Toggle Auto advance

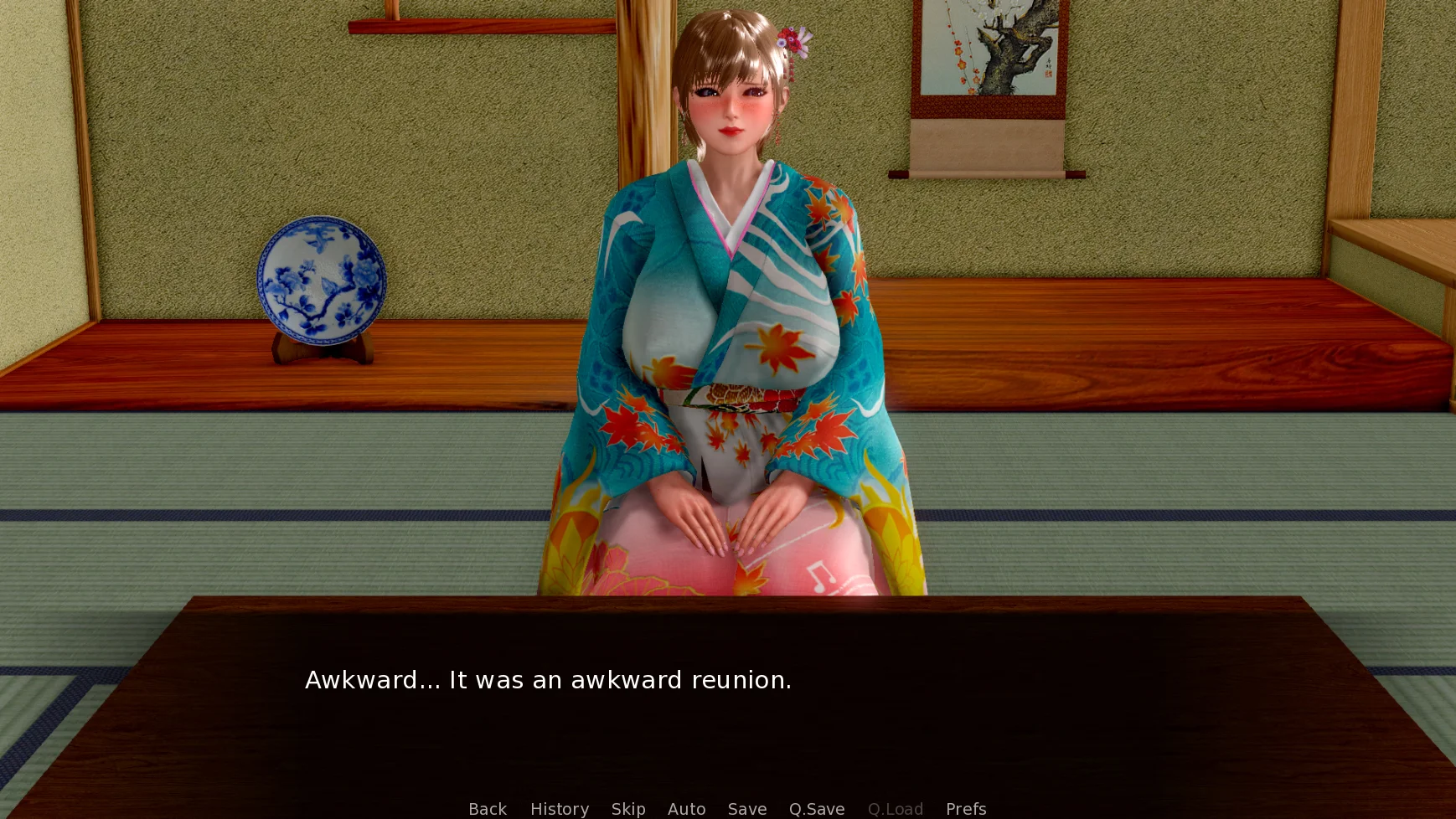(x=686, y=809)
